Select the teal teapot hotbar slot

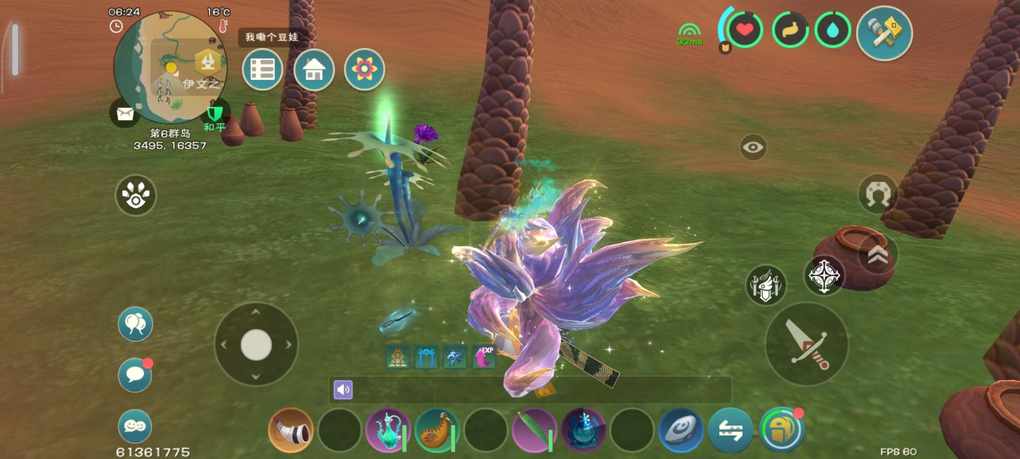point(387,431)
